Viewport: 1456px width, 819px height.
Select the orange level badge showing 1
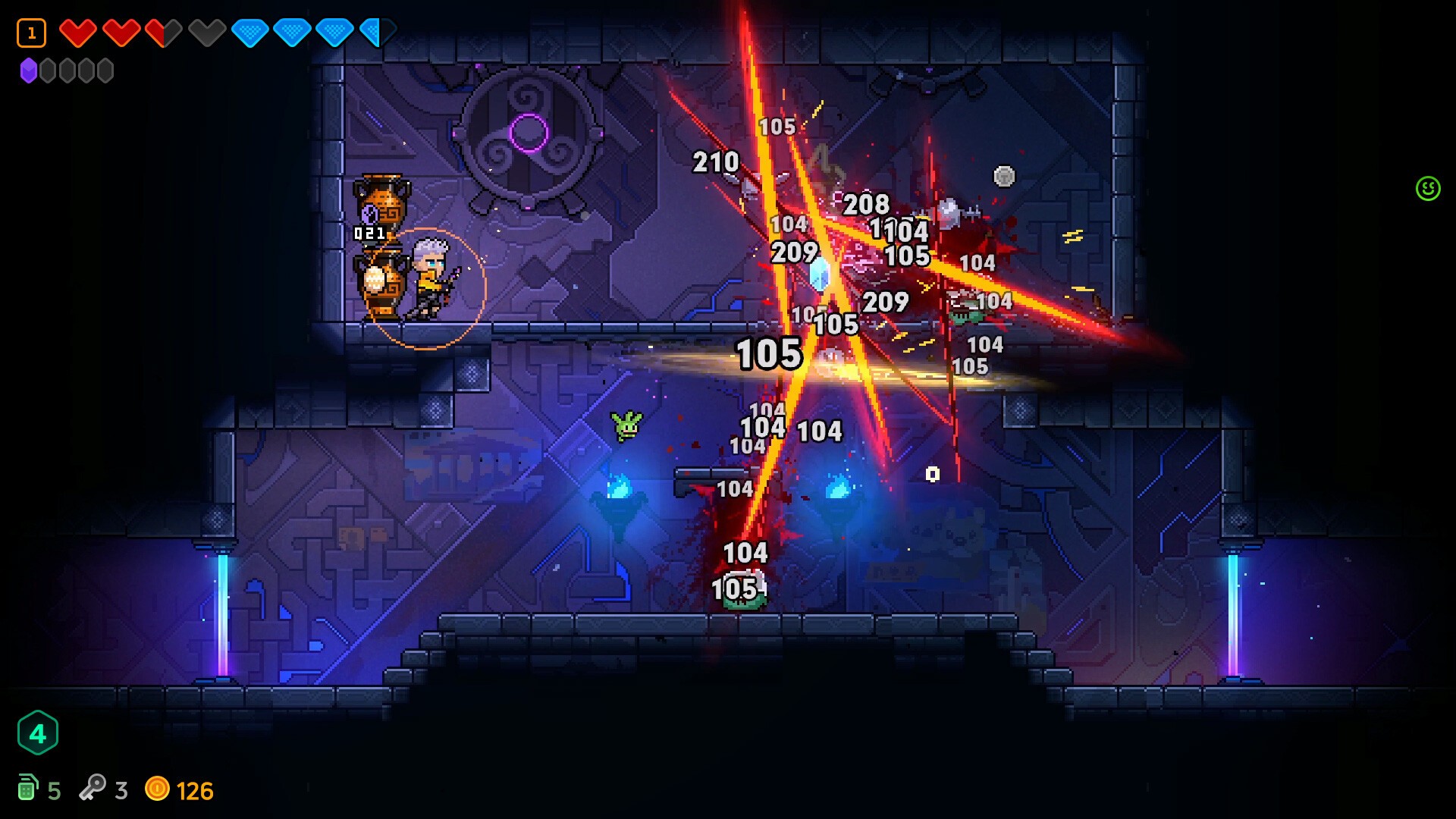coord(31,32)
